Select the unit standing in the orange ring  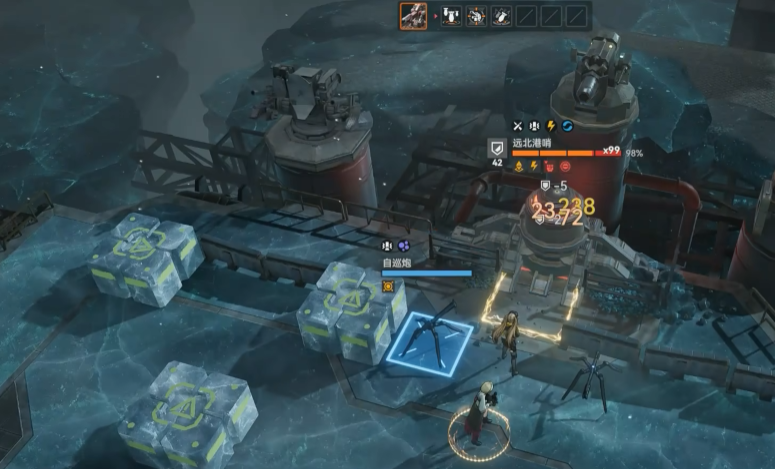480,414
